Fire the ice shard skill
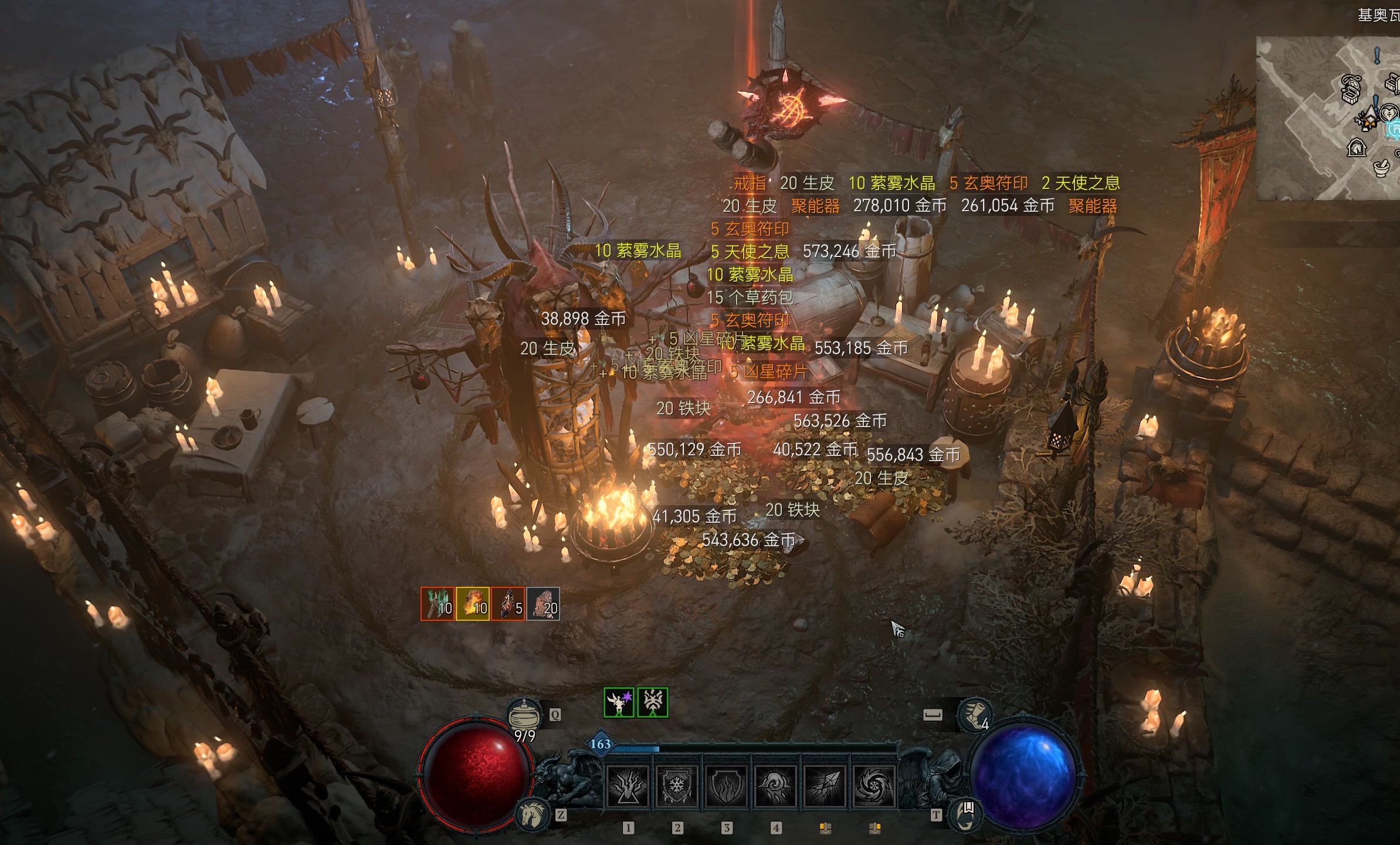This screenshot has height=845, width=1400. pos(823,787)
